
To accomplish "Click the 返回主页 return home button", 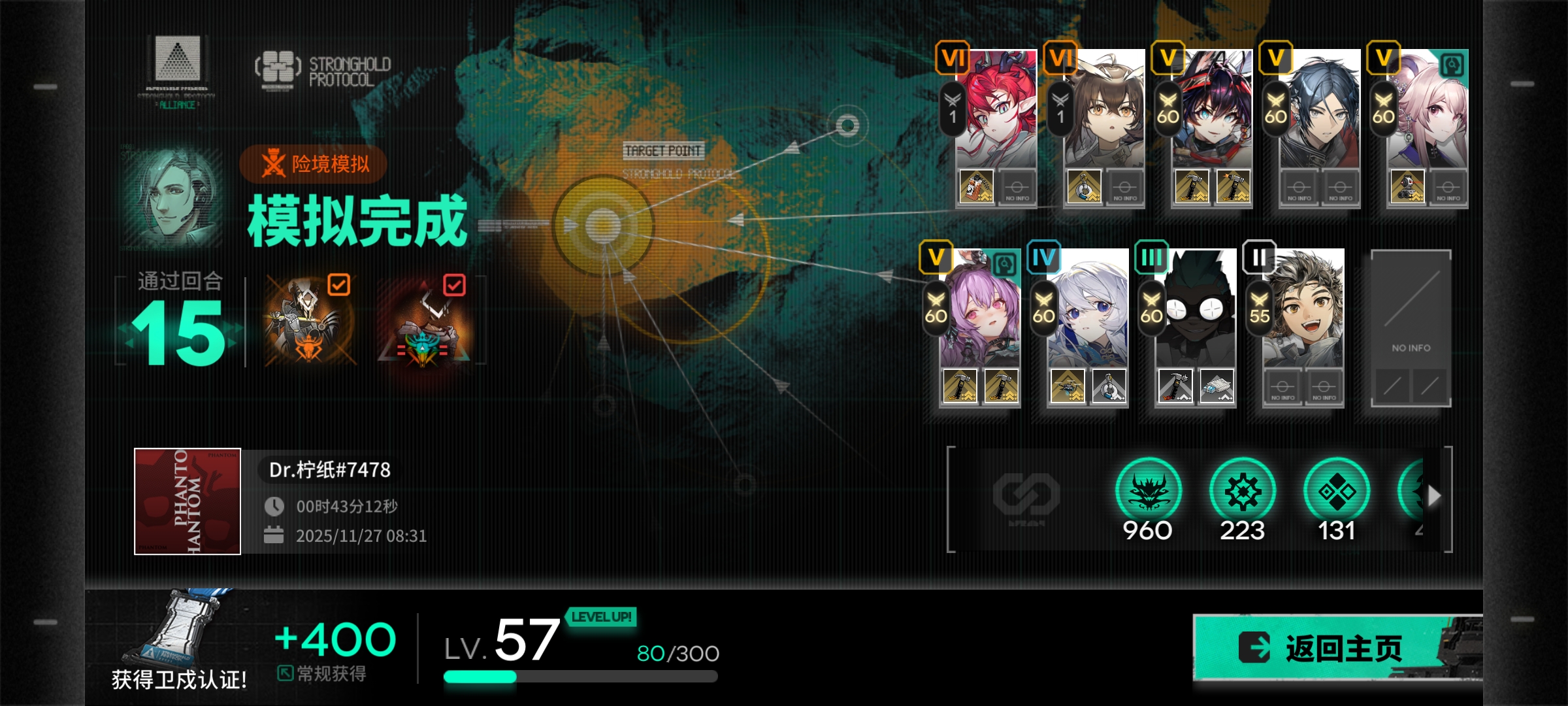I will point(1333,648).
